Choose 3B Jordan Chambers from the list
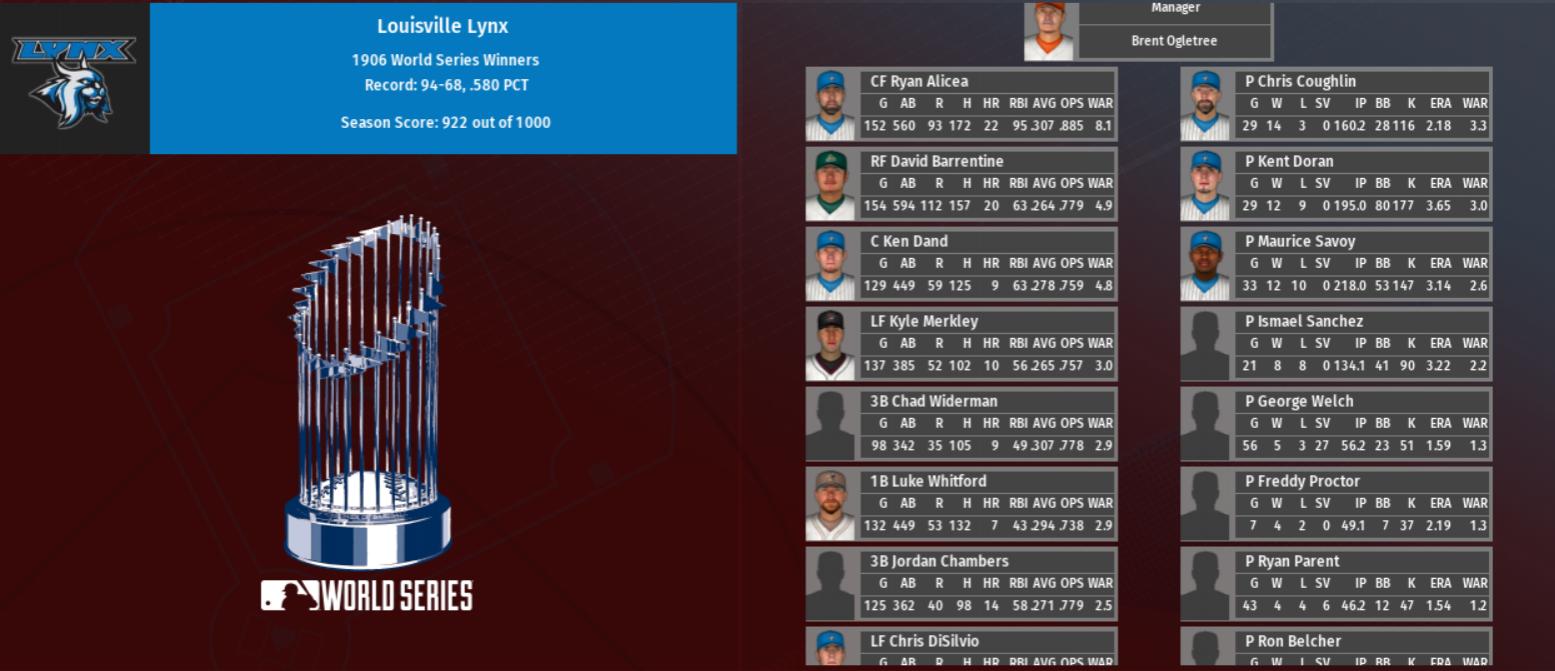Image resolution: width=1555 pixels, height=671 pixels. tap(939, 561)
